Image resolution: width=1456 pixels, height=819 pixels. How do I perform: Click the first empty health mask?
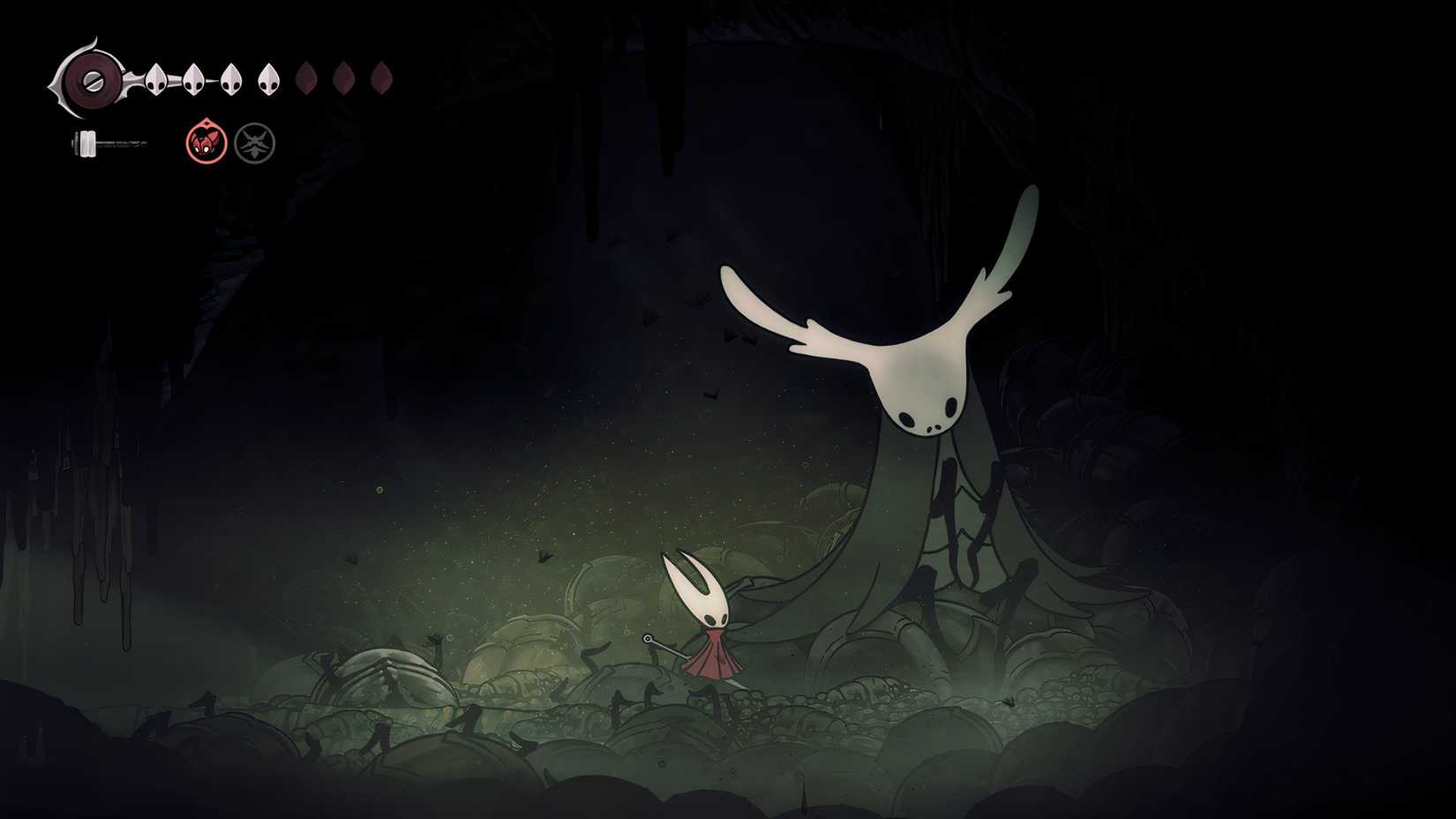pyautogui.click(x=306, y=79)
